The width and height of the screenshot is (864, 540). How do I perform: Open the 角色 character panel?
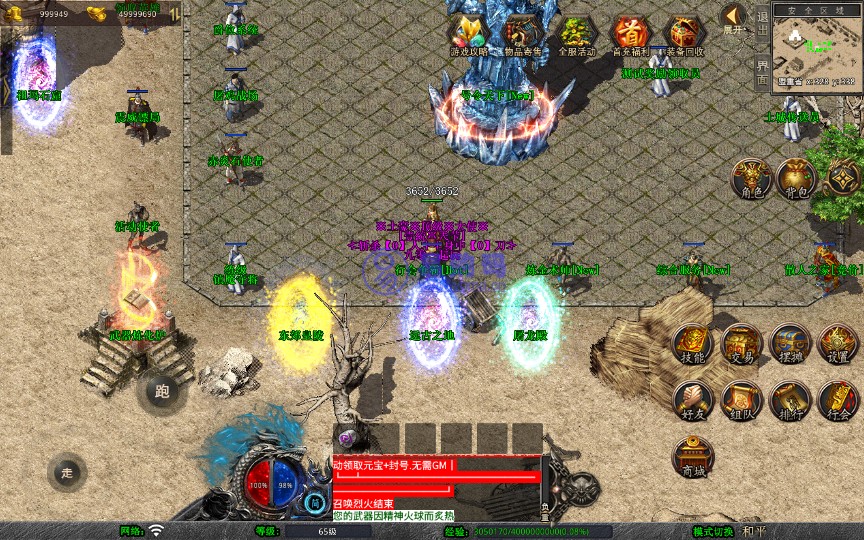tap(749, 178)
